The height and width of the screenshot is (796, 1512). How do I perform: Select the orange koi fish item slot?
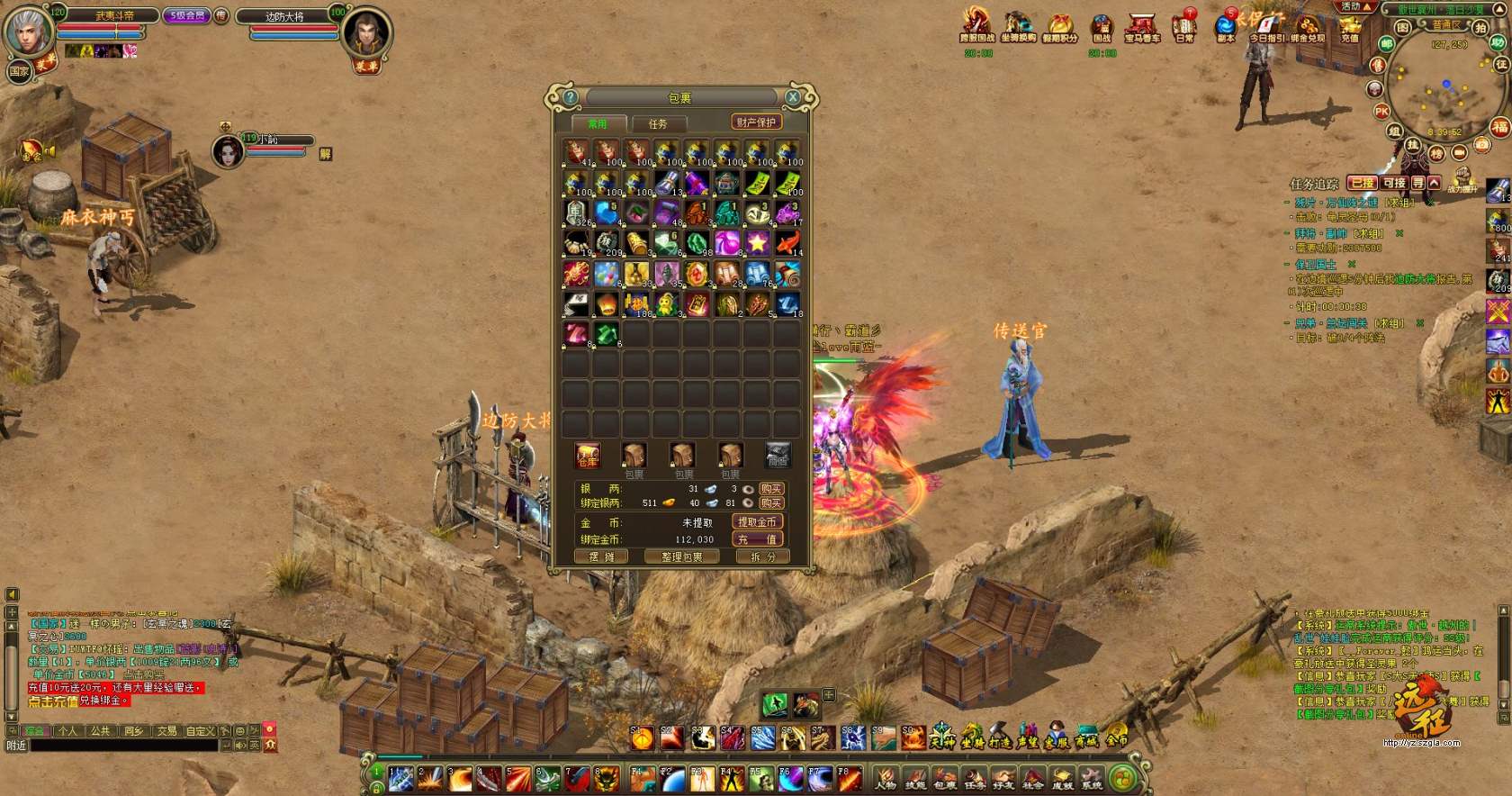[x=787, y=242]
